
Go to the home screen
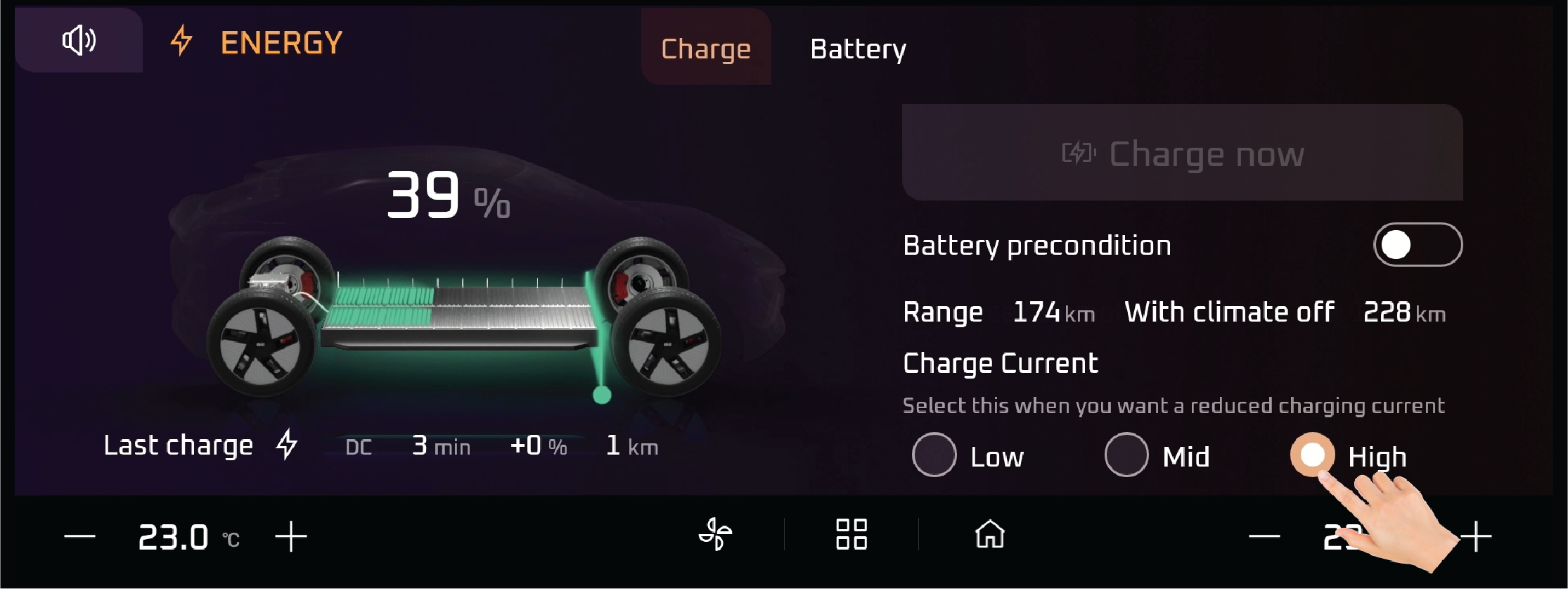(x=990, y=534)
